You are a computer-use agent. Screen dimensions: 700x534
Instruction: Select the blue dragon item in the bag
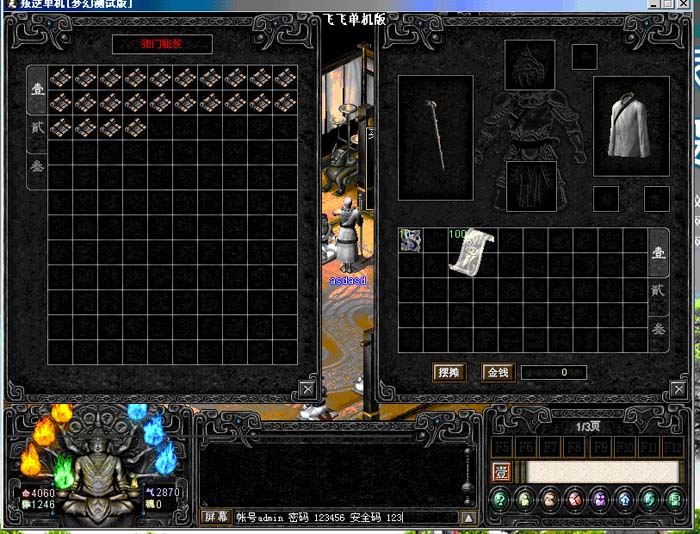click(410, 240)
